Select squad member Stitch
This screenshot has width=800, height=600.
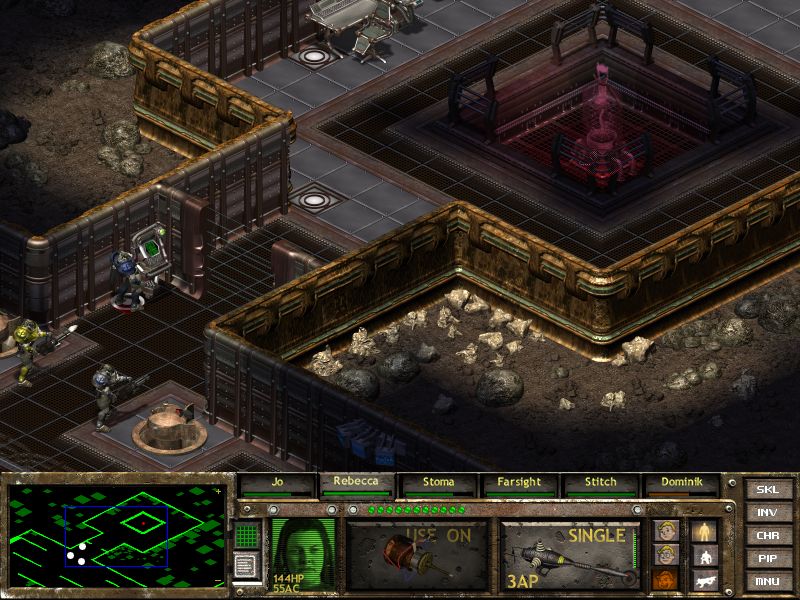pyautogui.click(x=600, y=484)
